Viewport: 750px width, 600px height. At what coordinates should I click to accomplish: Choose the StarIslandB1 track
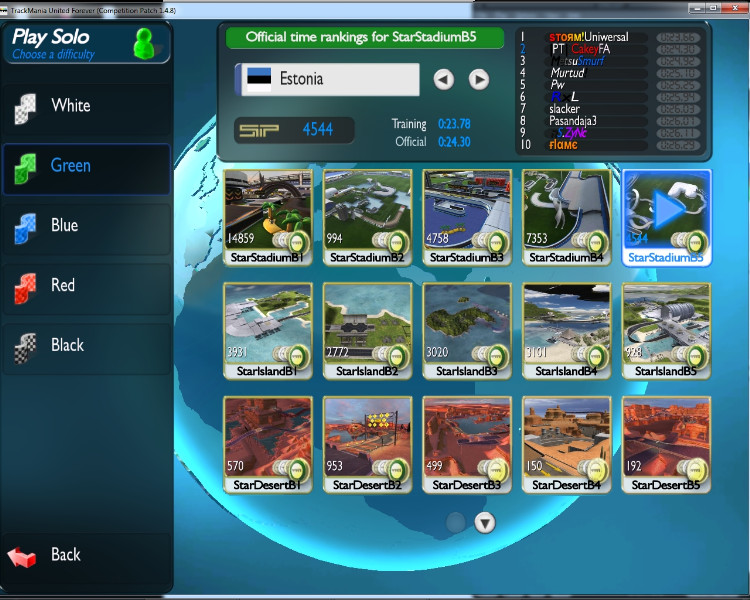coord(267,330)
